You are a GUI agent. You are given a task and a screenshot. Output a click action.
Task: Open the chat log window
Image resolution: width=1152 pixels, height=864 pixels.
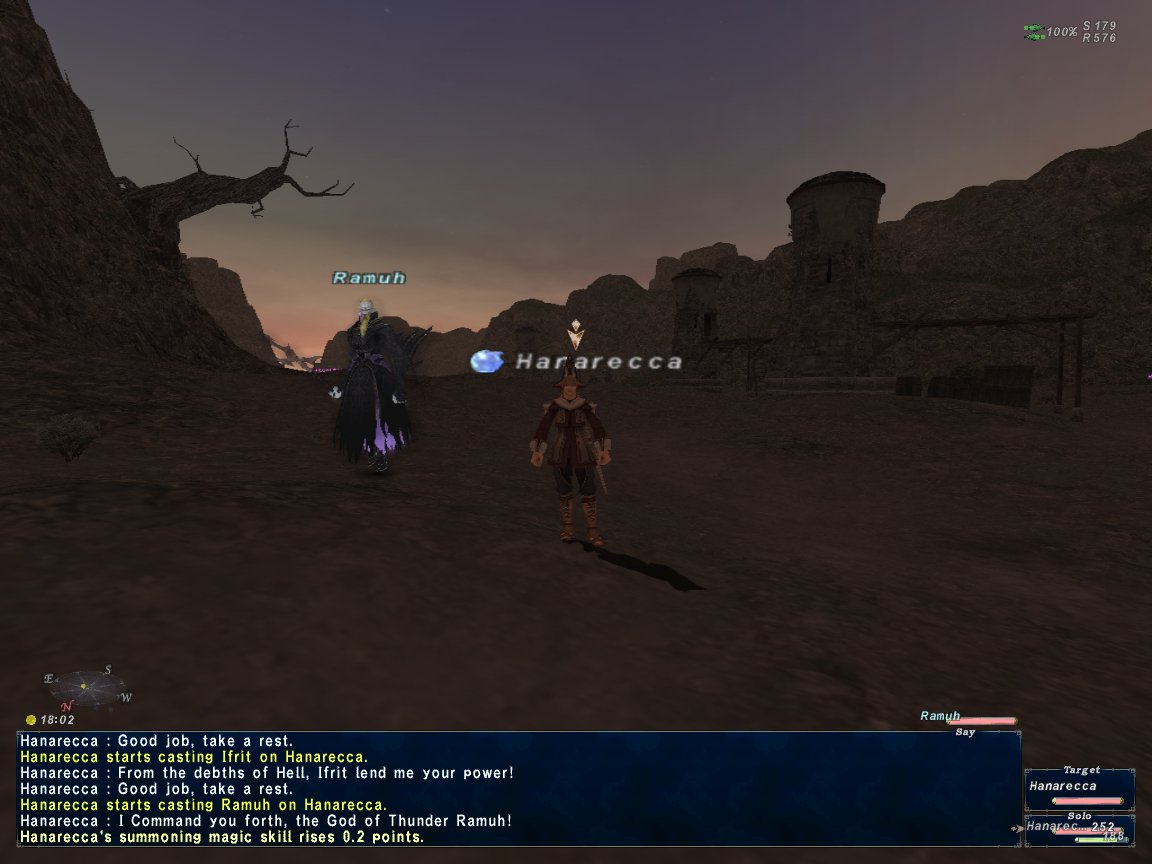coord(518,788)
